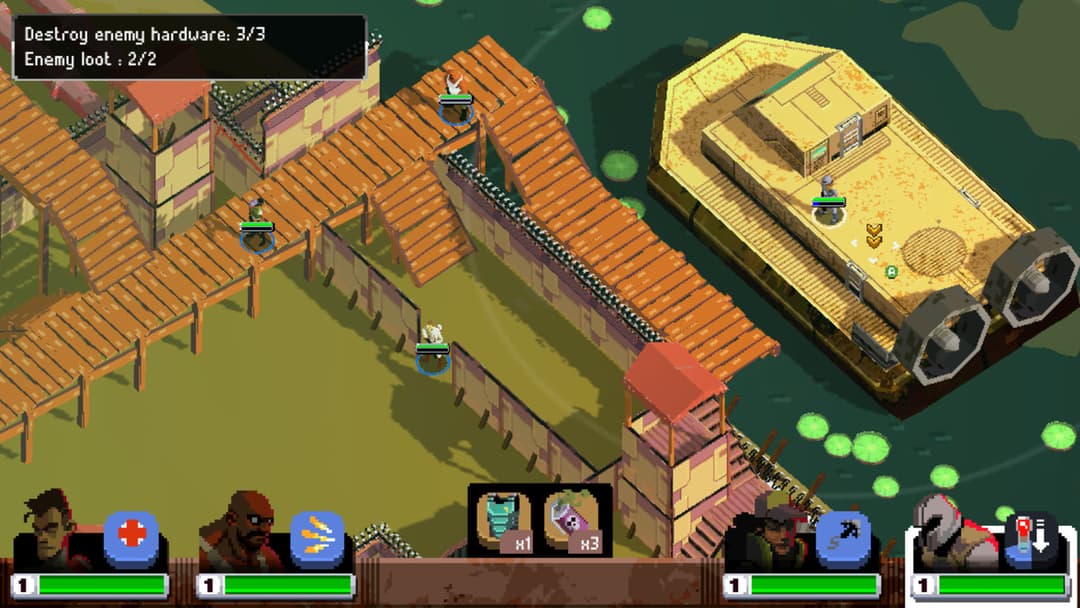Select the pale-faced dark-haired squad member portrait
This screenshot has width=1080, height=608.
tap(50, 530)
